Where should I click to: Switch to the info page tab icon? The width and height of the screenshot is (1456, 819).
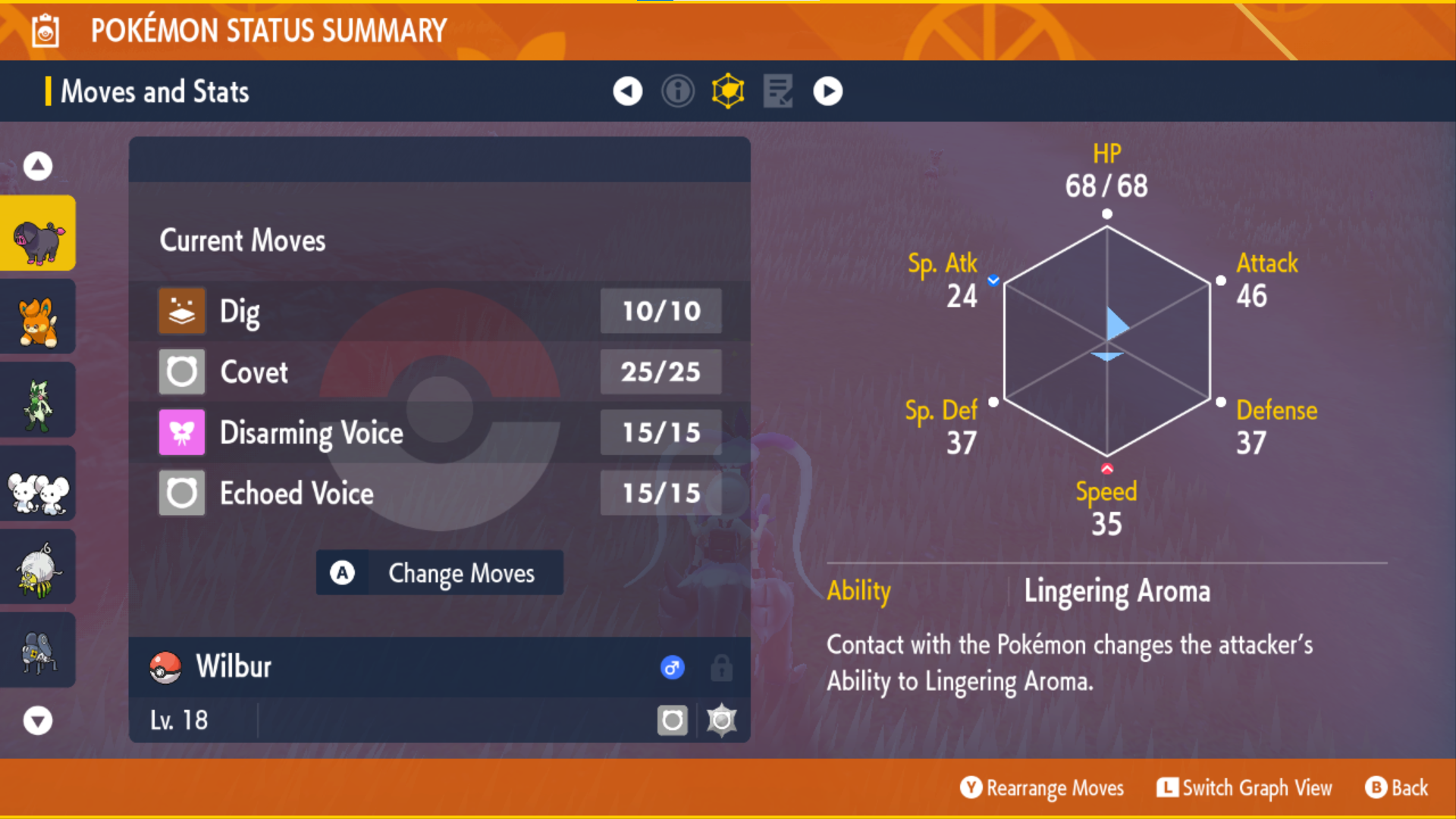click(677, 92)
